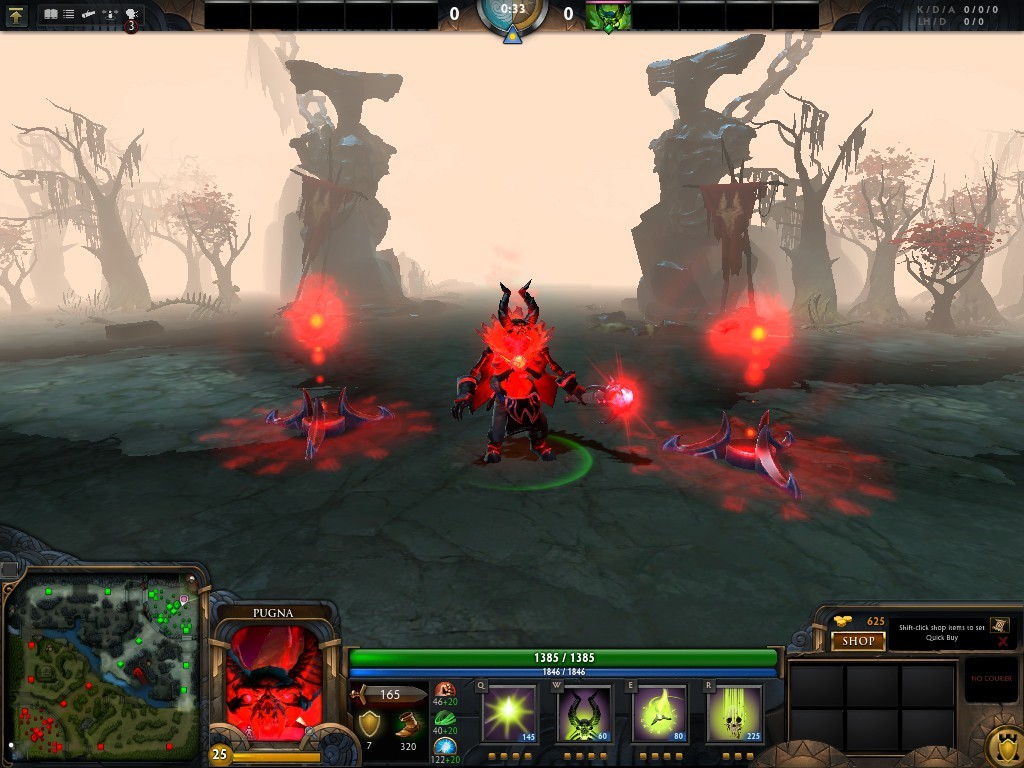Place a Nether Ward ability
1024x768 pixels.
point(659,713)
